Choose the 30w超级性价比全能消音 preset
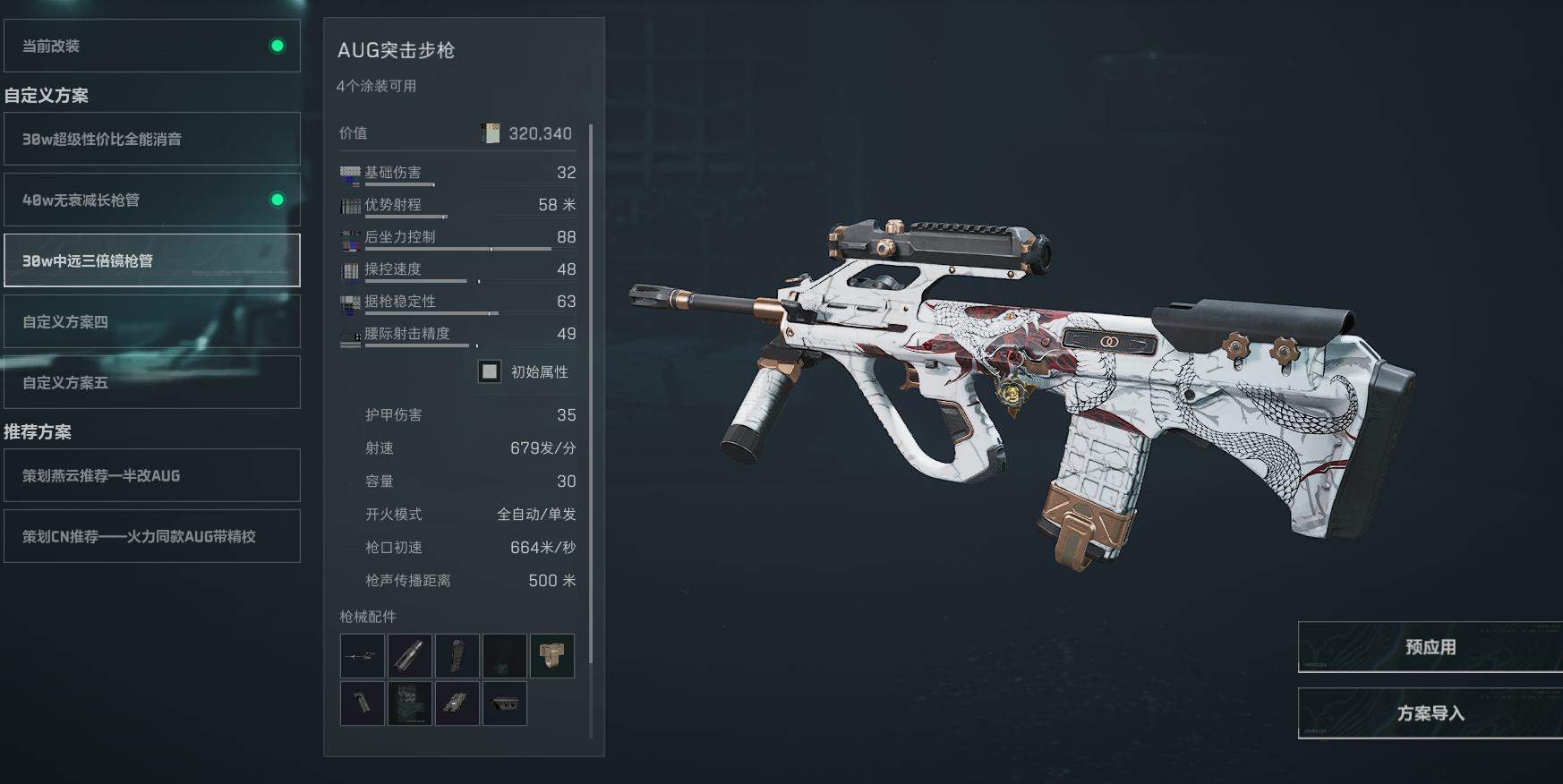 tap(152, 139)
